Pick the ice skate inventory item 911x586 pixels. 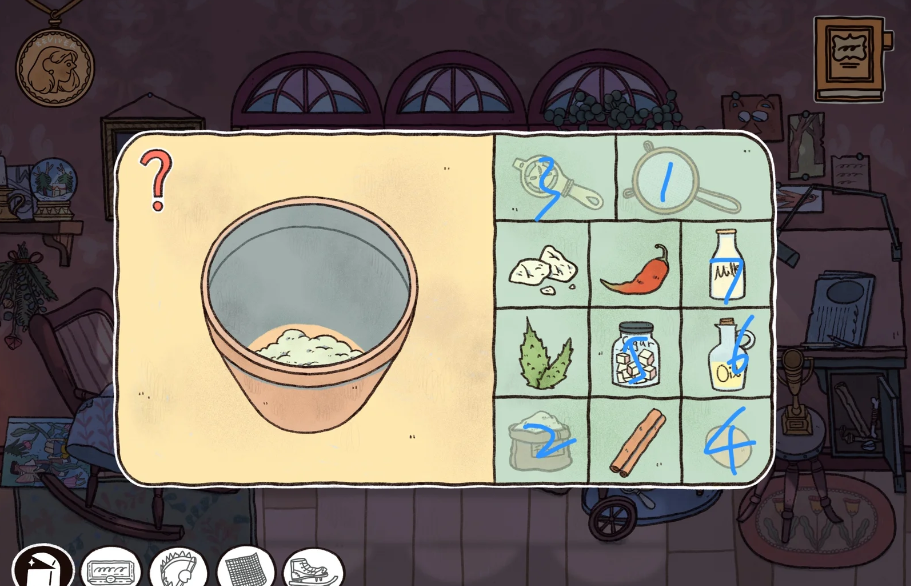[x=314, y=570]
